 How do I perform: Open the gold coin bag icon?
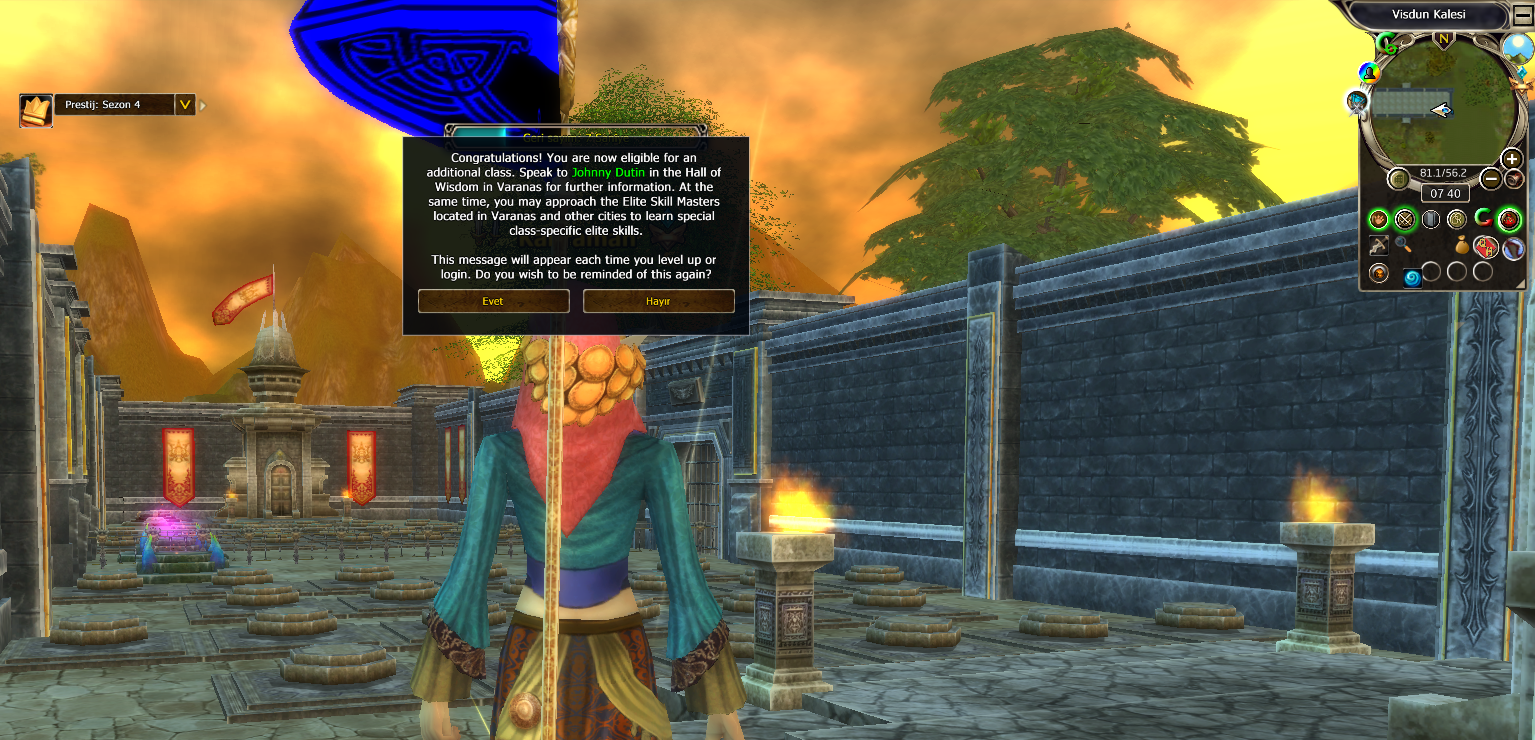[1461, 245]
